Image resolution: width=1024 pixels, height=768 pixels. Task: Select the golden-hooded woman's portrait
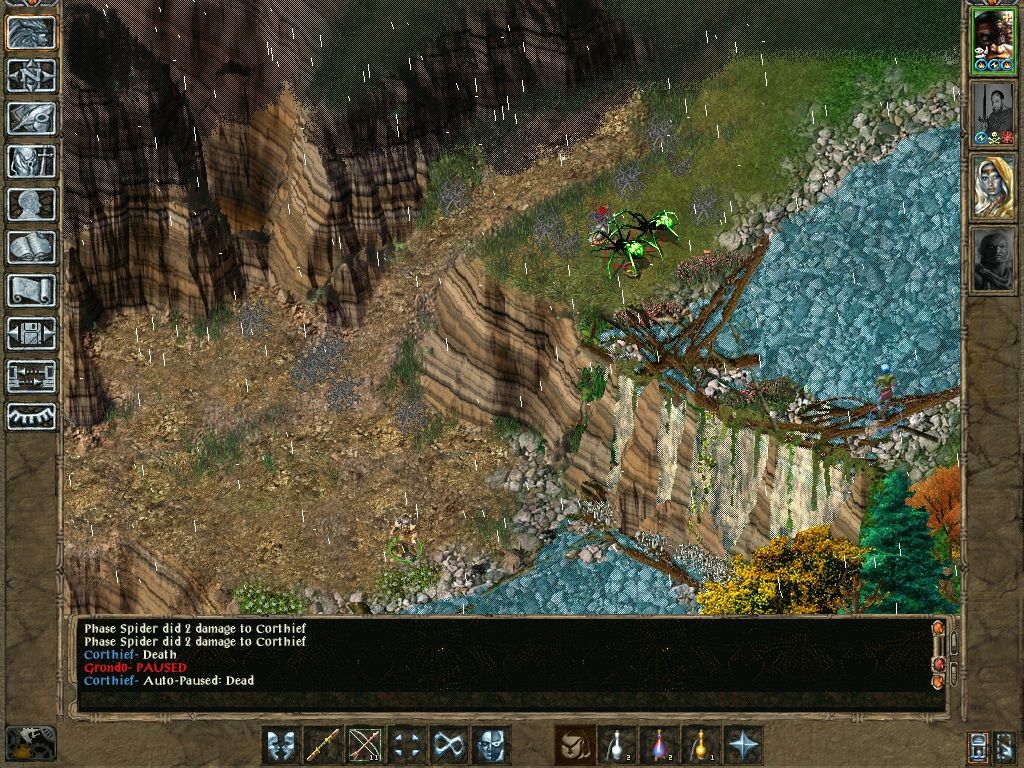[x=993, y=187]
